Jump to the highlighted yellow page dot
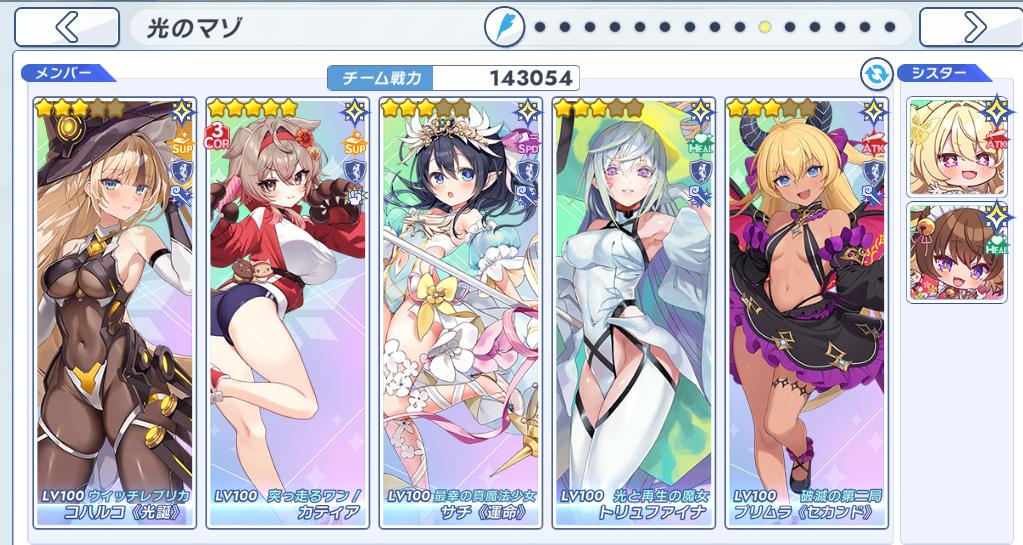This screenshot has height=545, width=1023. pyautogui.click(x=765, y=27)
